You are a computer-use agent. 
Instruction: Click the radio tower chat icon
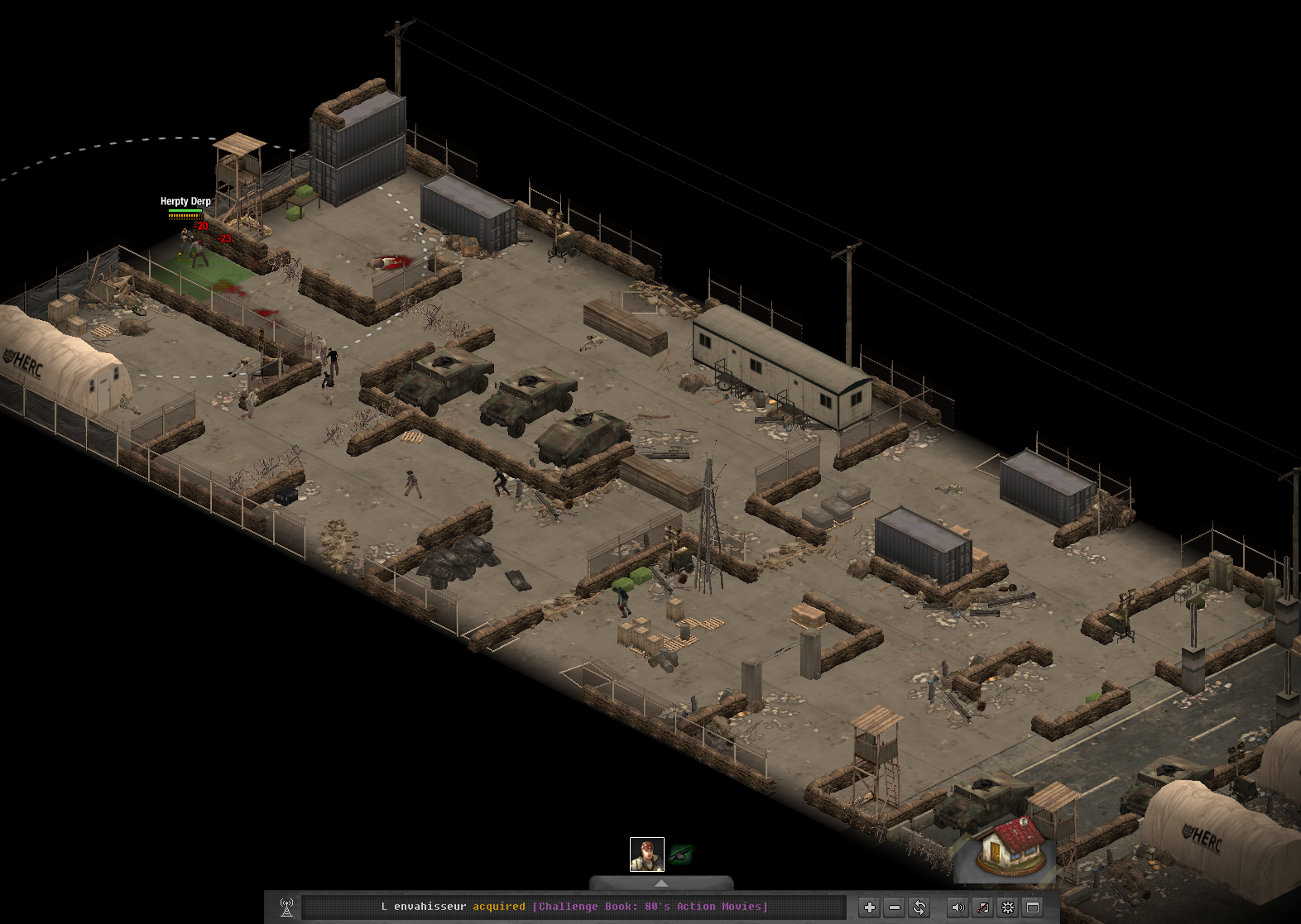tap(286, 907)
